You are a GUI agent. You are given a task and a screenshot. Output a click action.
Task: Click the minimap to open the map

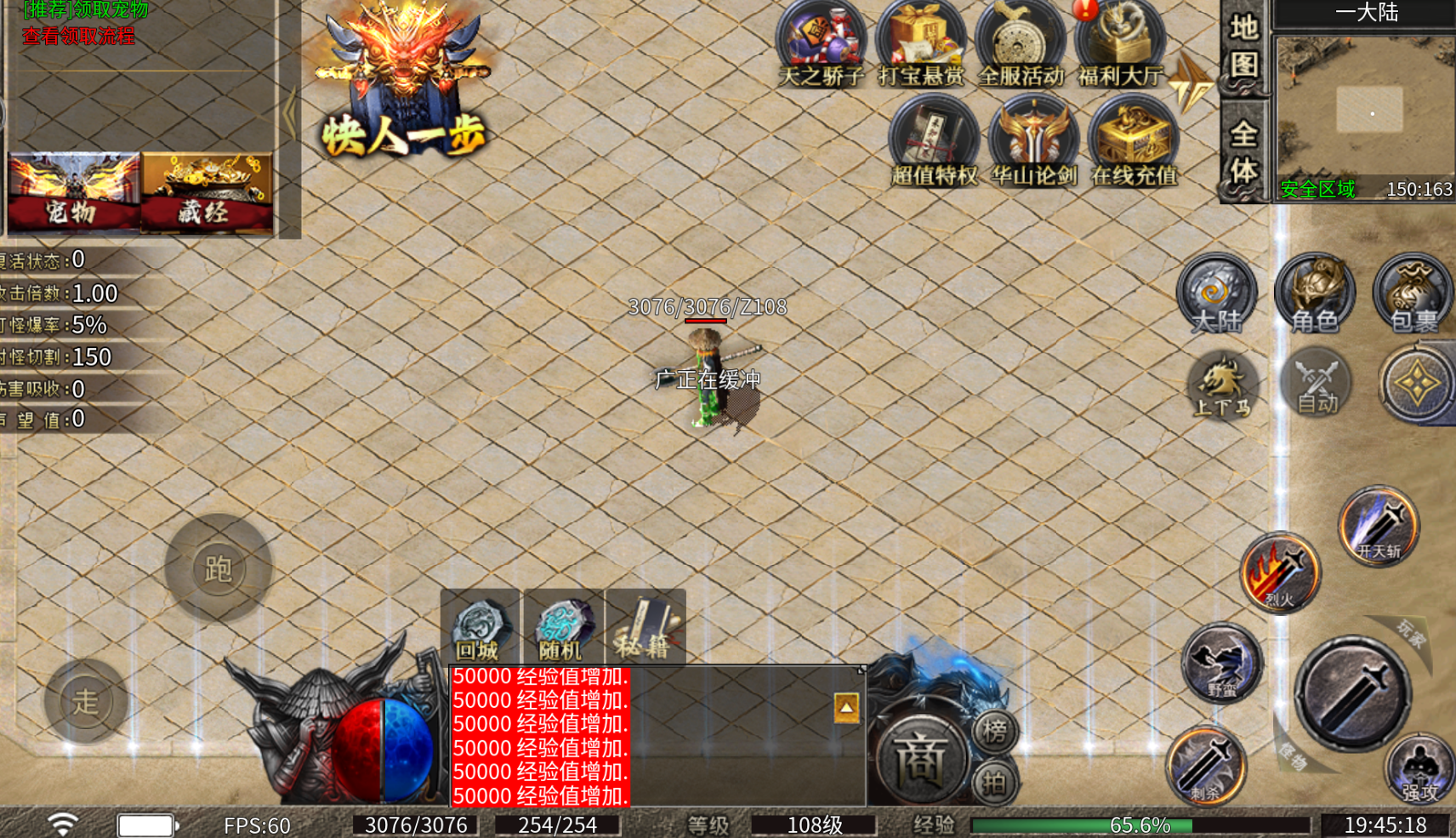[1366, 111]
